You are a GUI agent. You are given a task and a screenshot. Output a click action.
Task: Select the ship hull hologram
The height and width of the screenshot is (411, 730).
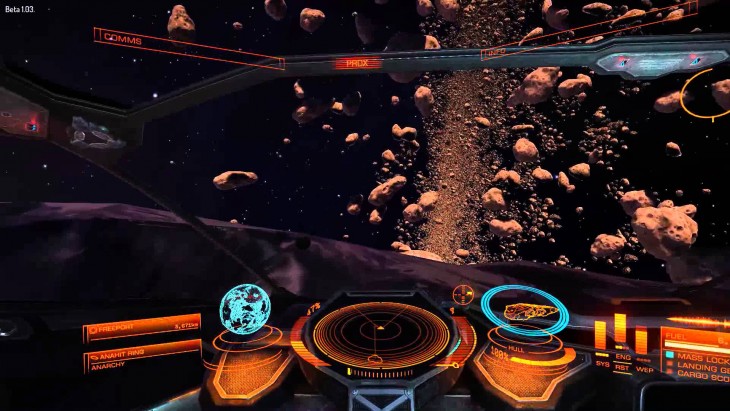click(524, 312)
